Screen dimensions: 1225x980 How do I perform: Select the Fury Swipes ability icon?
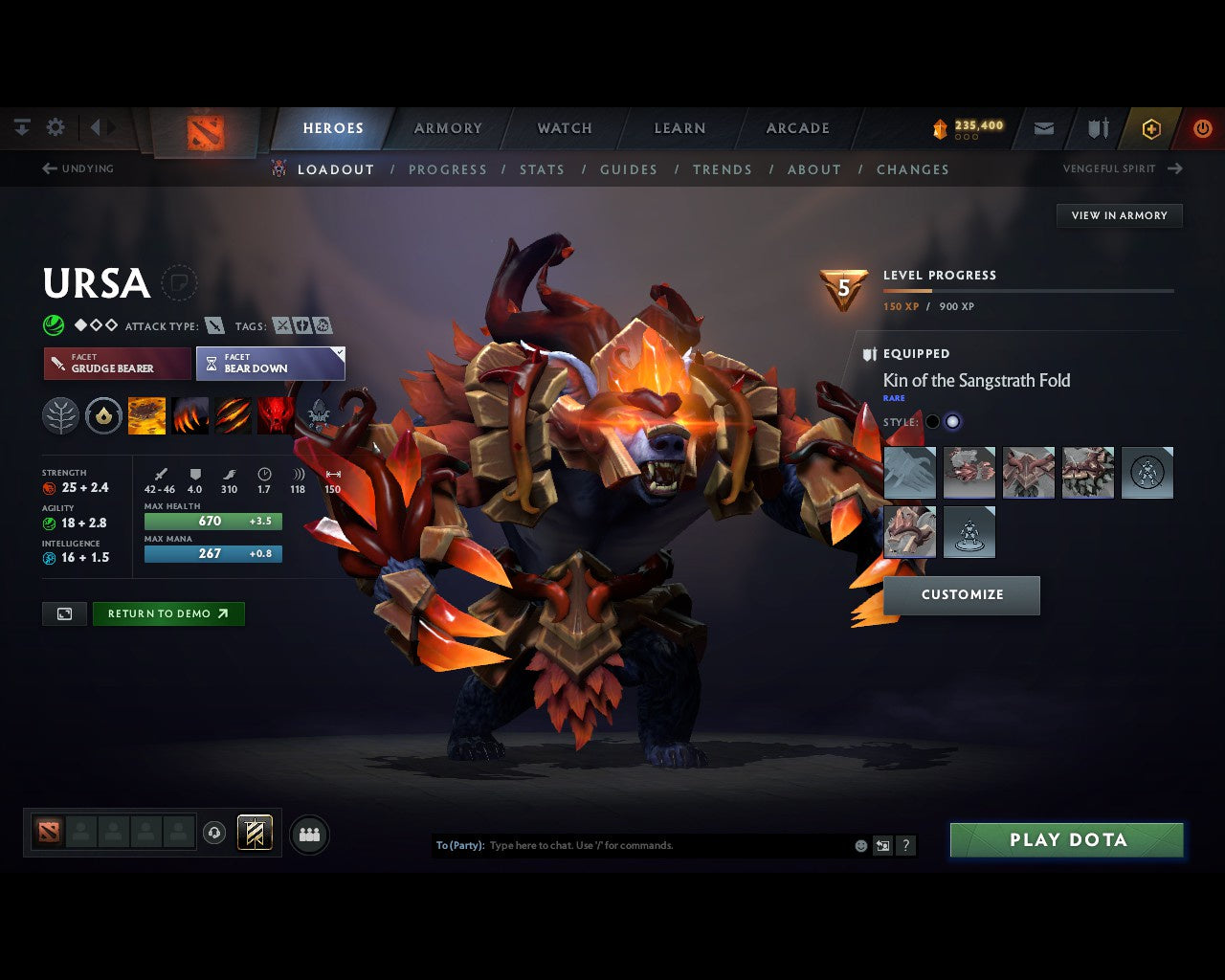pyautogui.click(x=234, y=415)
